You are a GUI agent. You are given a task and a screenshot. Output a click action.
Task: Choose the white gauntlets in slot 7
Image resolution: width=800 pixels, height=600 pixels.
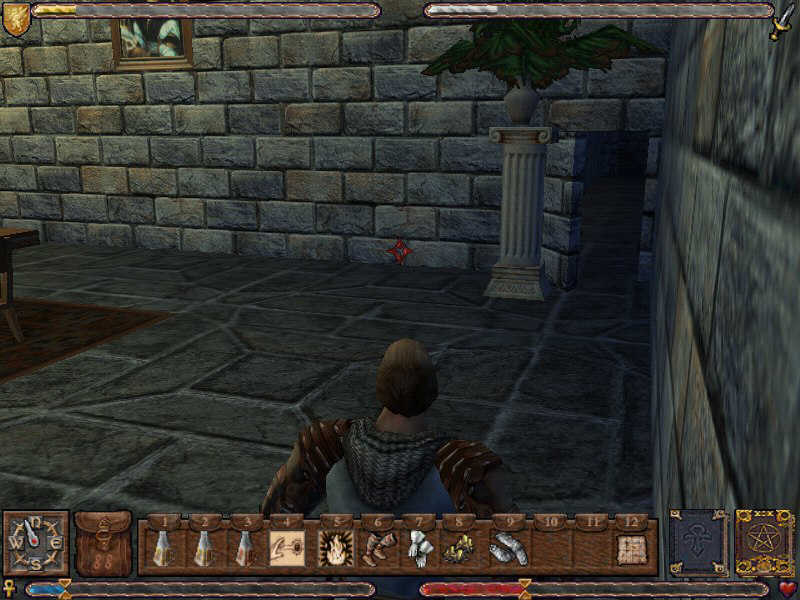point(418,548)
